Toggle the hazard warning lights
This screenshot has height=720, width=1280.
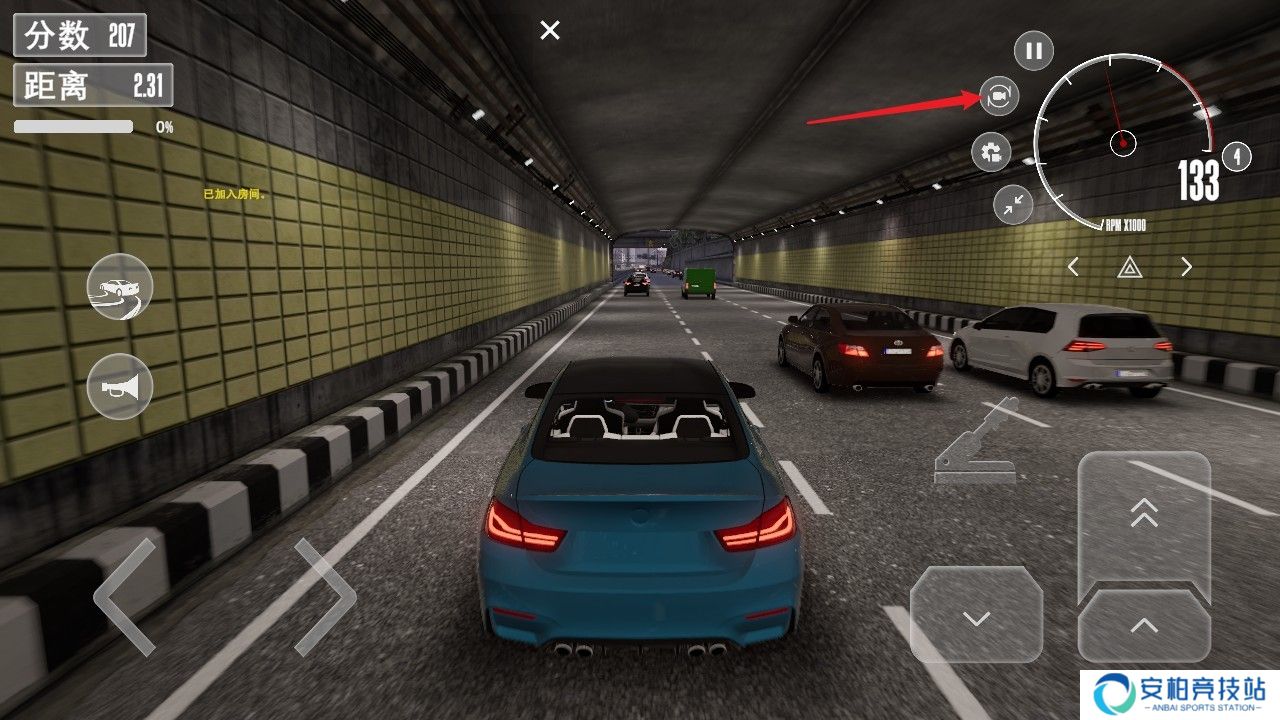point(1130,267)
